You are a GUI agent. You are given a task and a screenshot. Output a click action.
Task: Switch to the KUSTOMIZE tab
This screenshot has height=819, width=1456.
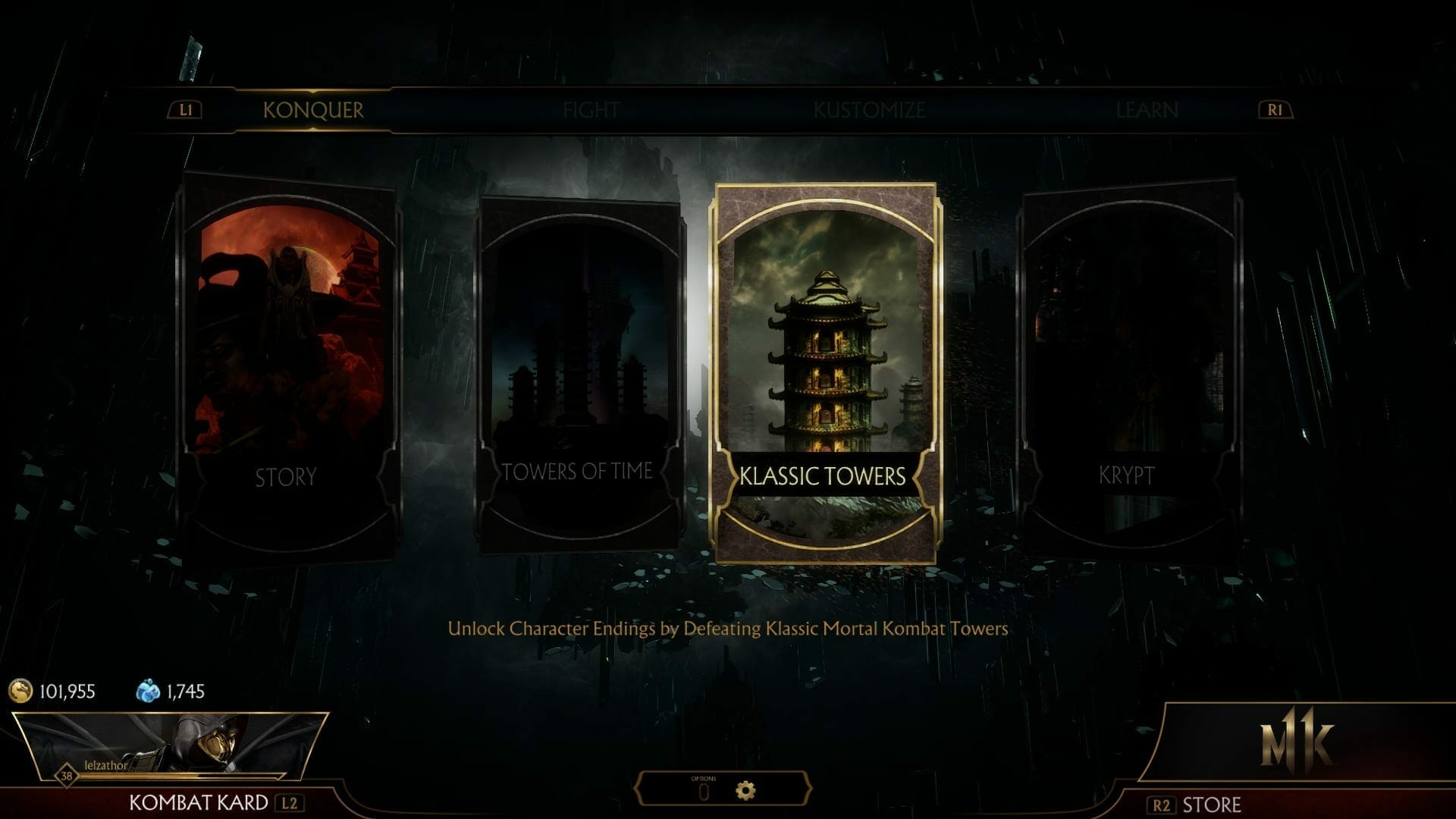tap(869, 110)
